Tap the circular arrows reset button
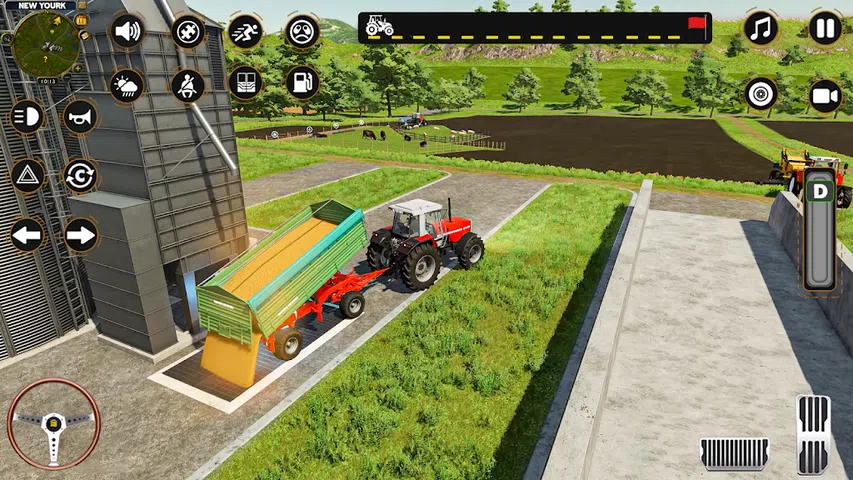This screenshot has height=480, width=853. pos(81,176)
